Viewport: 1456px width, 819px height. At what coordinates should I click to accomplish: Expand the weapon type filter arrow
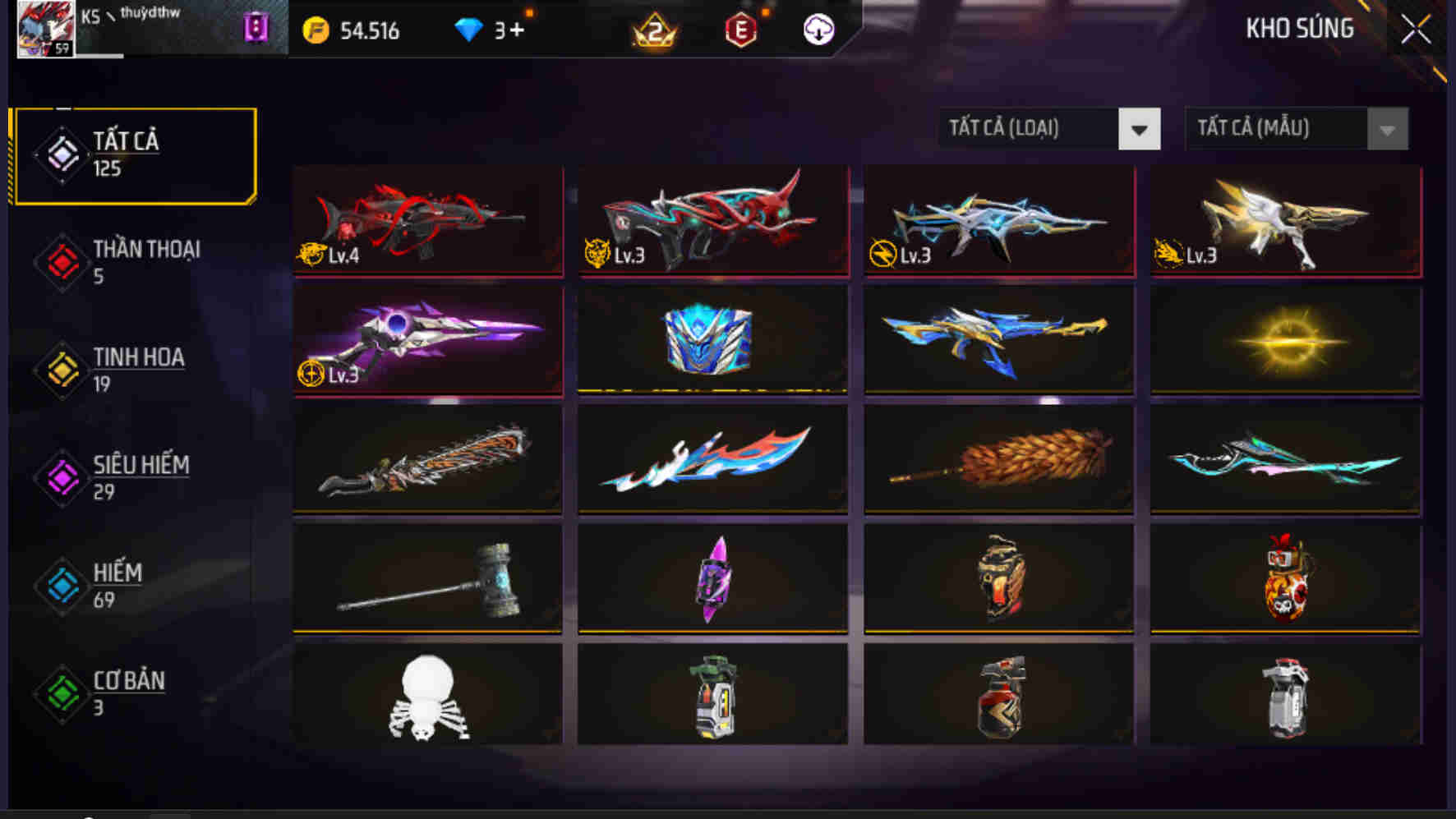pyautogui.click(x=1138, y=129)
